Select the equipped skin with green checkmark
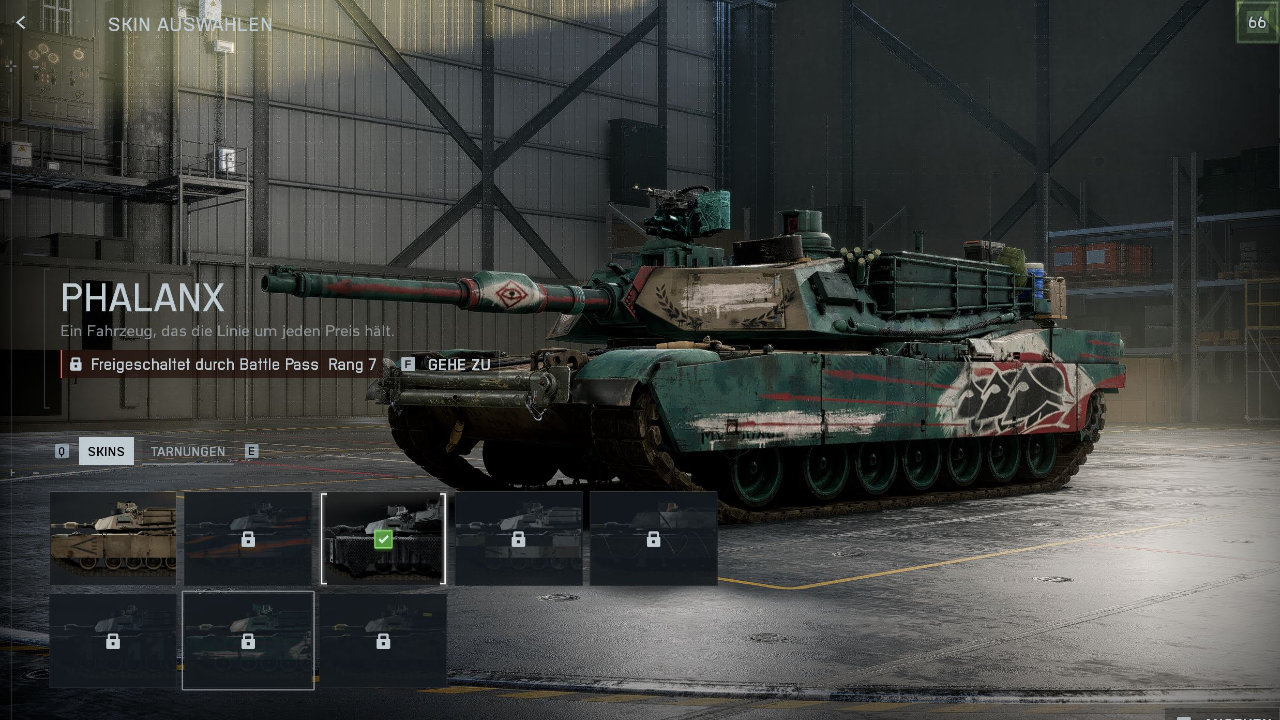The width and height of the screenshot is (1280, 720). coord(383,538)
